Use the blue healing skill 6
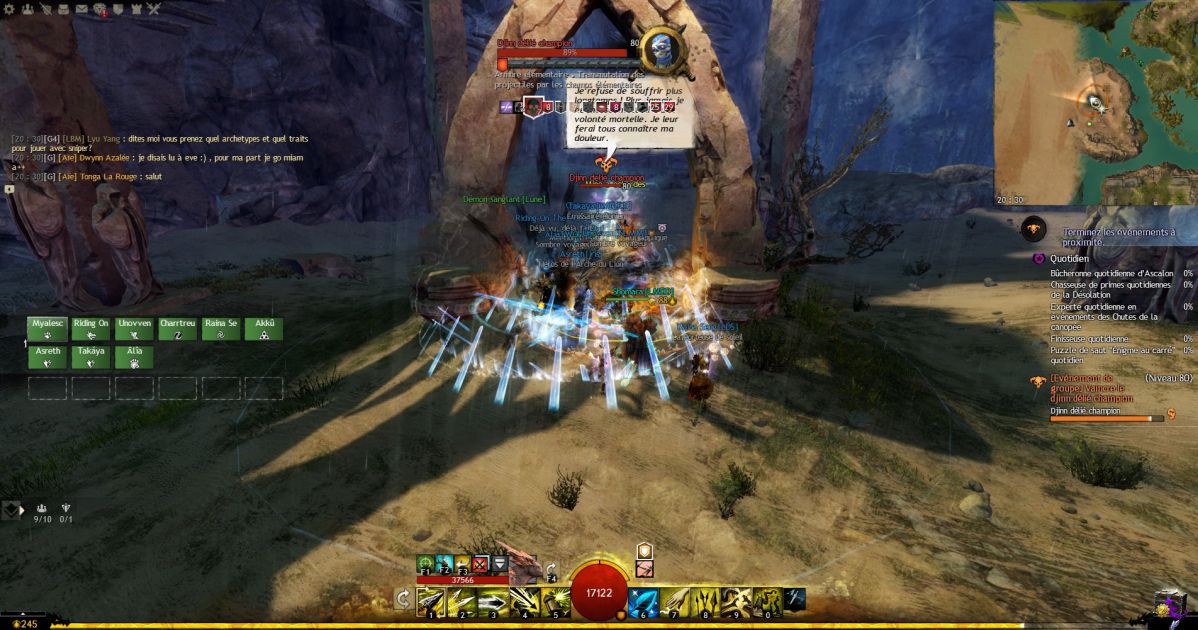 644,600
